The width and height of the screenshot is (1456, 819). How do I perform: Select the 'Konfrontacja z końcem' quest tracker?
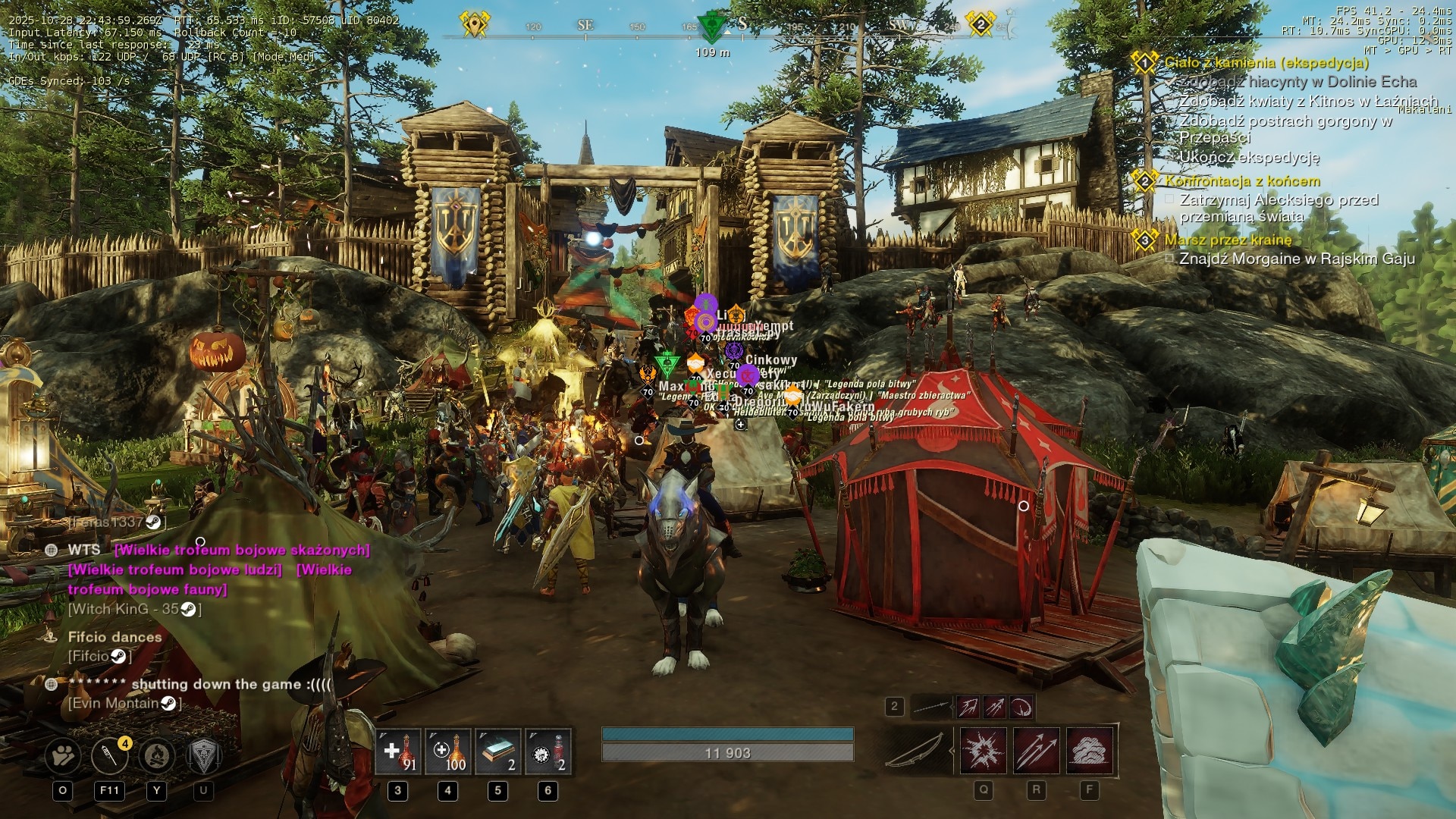[1242, 181]
